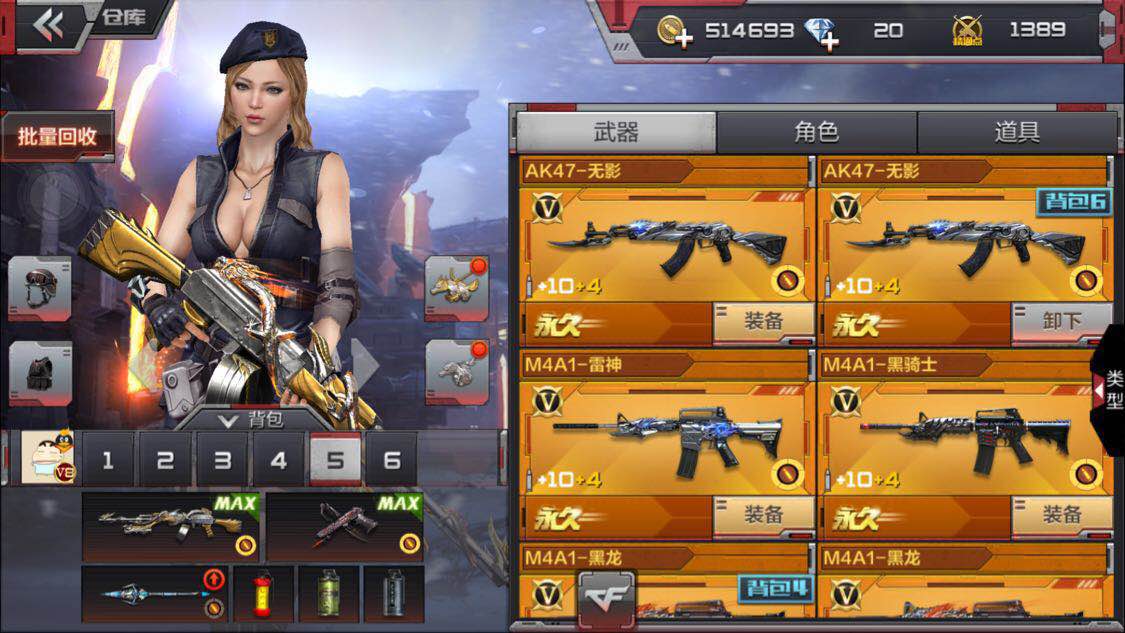Switch to the 道具 items tab
The image size is (1125, 633).
[x=1016, y=132]
